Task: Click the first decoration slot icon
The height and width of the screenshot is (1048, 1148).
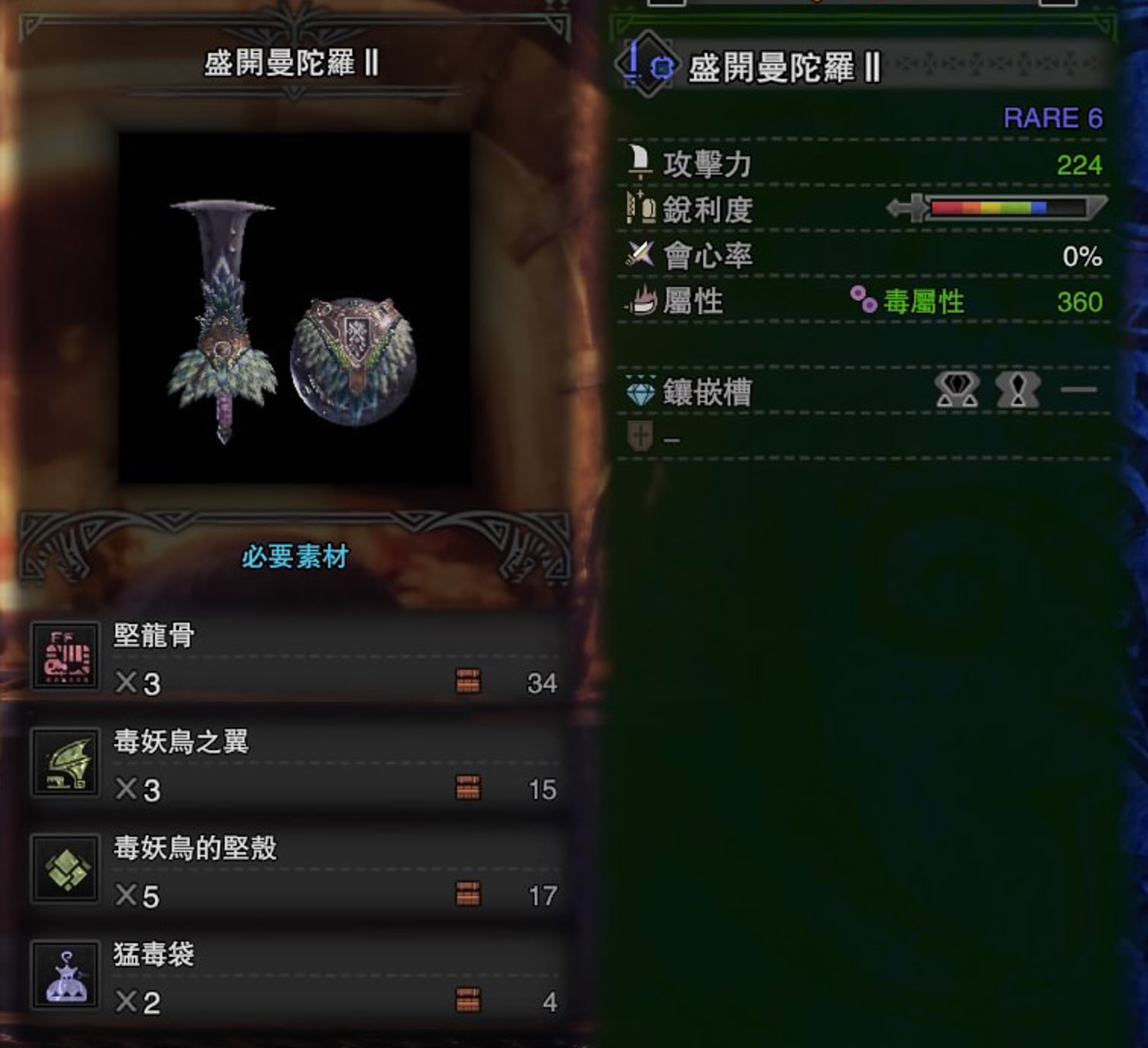Action: tap(957, 390)
